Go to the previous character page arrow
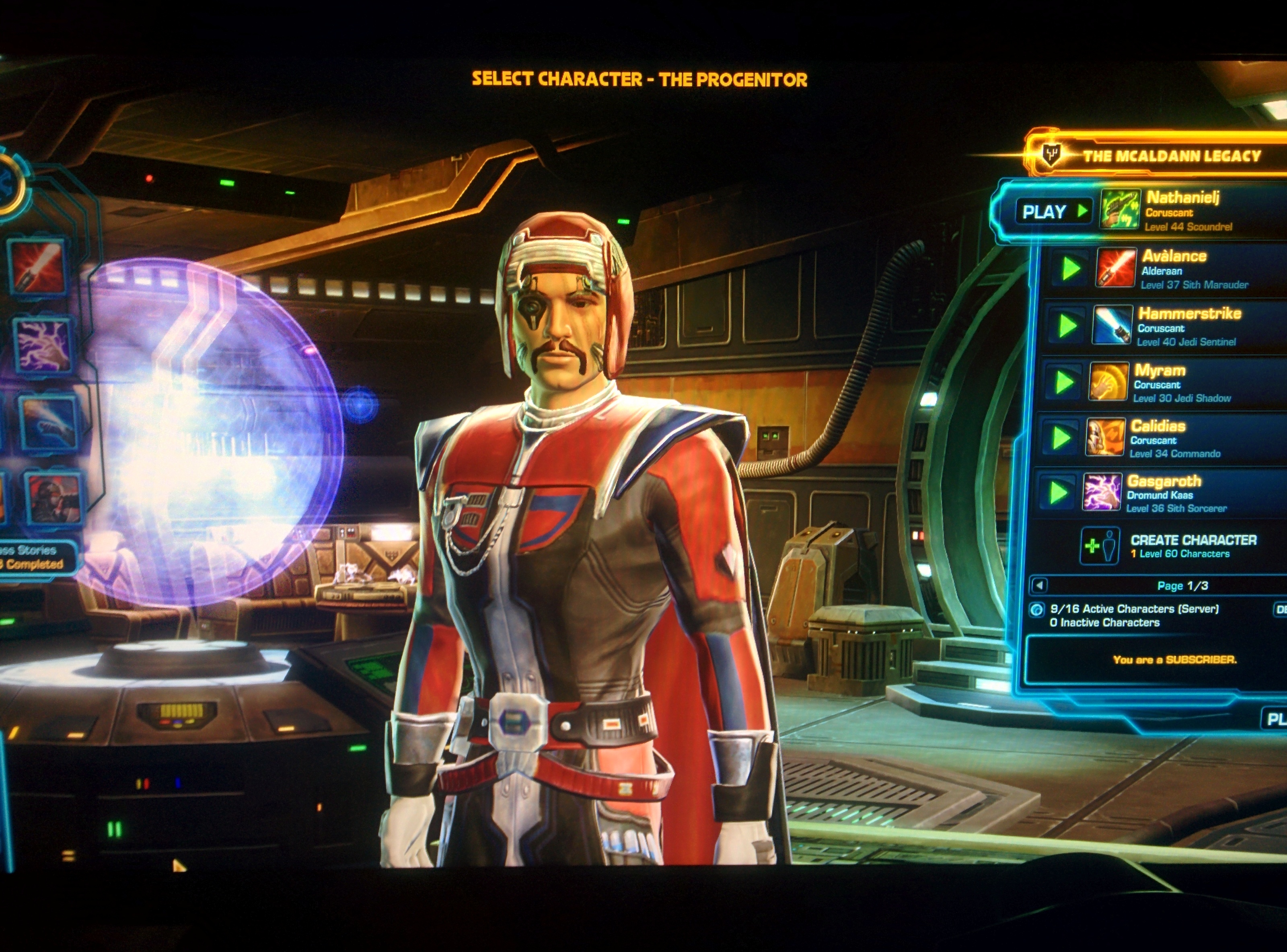The image size is (1287, 952). [x=1039, y=585]
